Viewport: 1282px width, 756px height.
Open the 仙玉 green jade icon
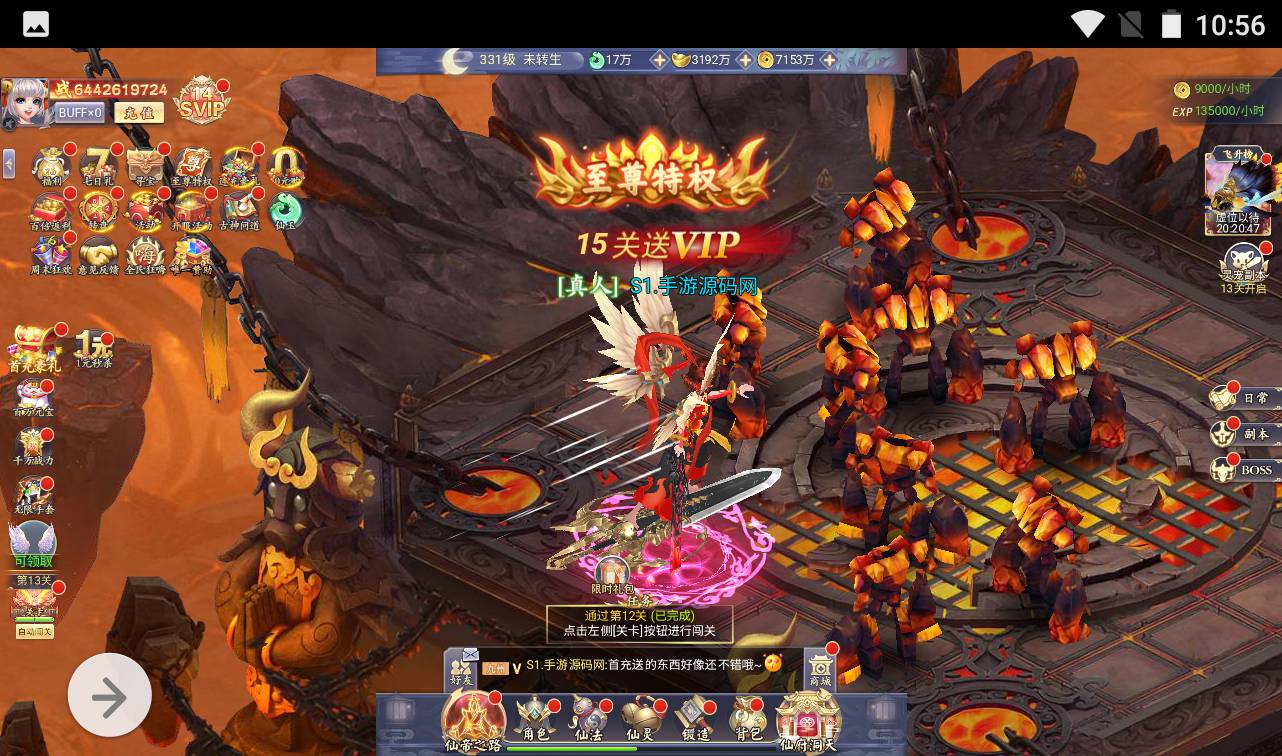(285, 211)
